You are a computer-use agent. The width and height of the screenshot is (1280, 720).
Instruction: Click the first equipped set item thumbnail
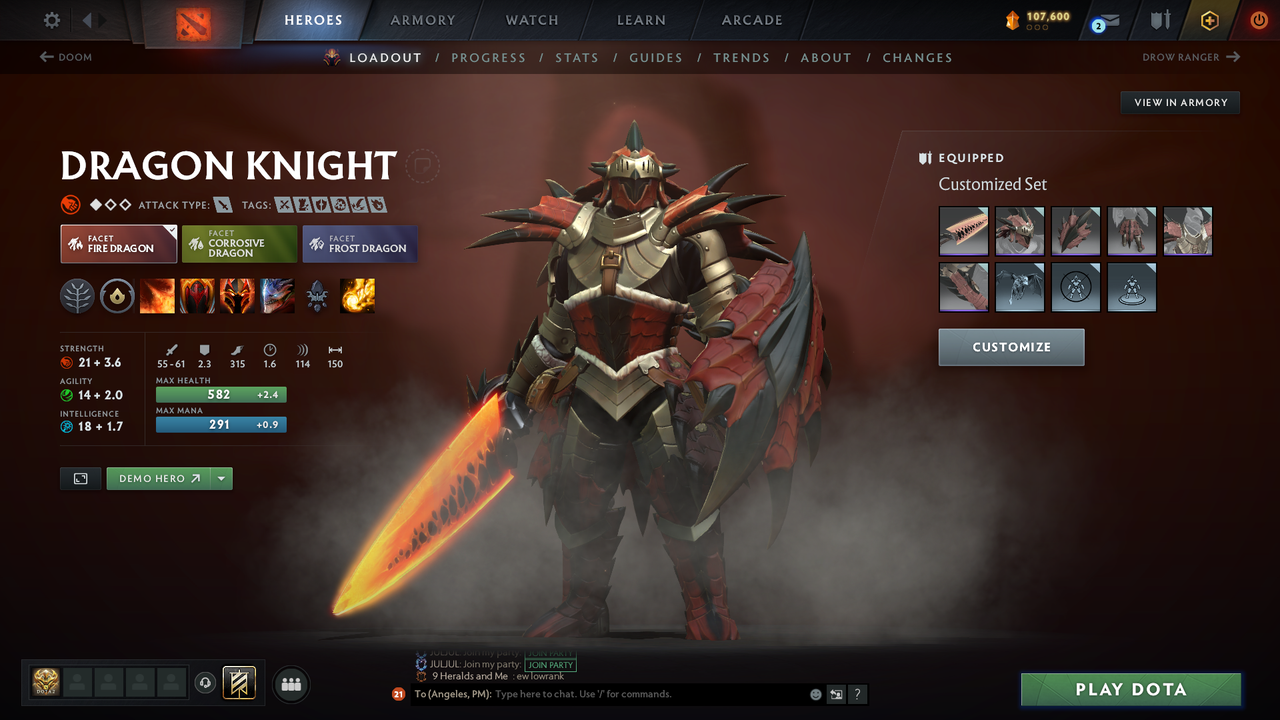pos(963,231)
